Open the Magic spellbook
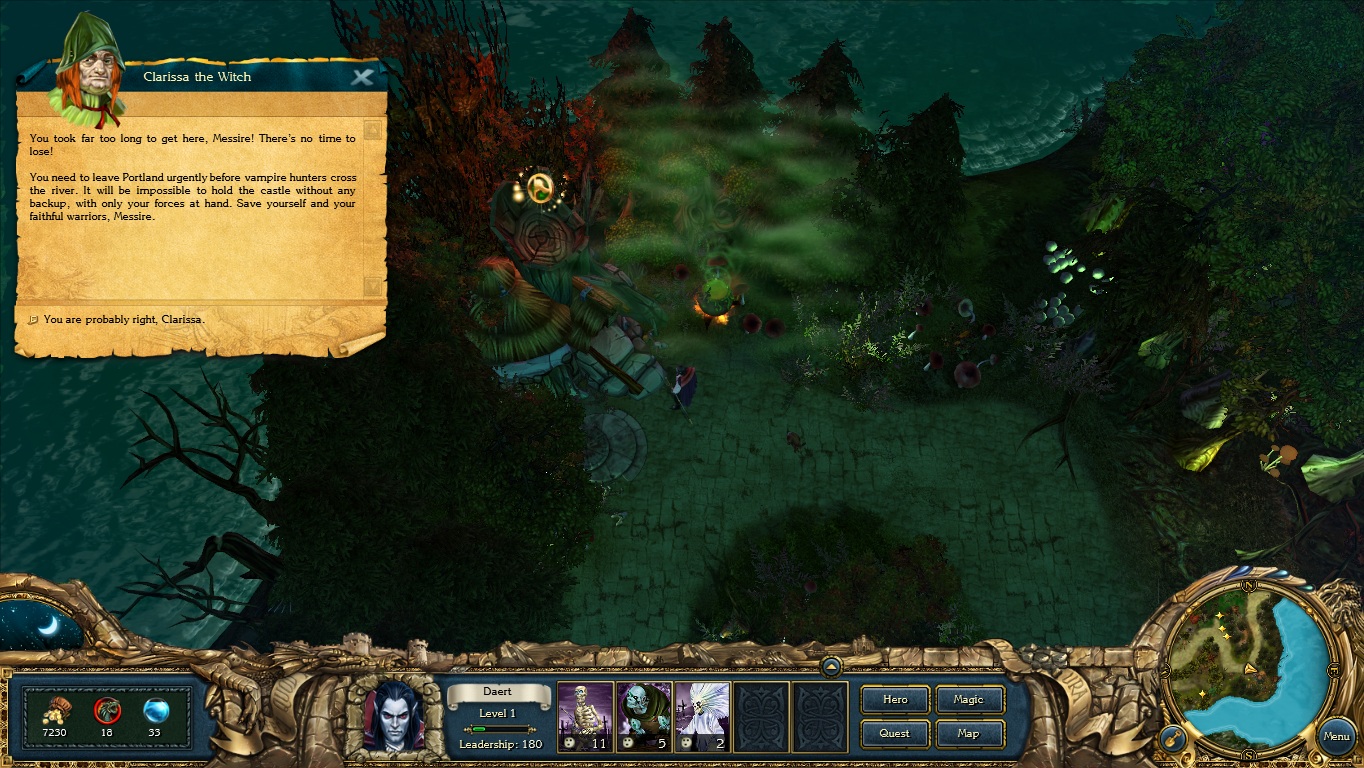The width and height of the screenshot is (1364, 768). [968, 700]
